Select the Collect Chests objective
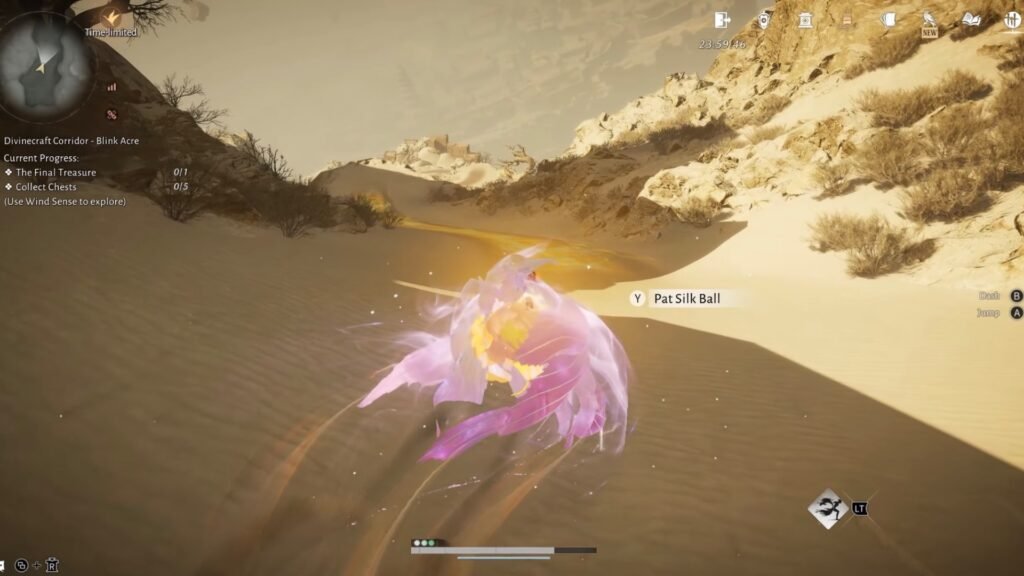The height and width of the screenshot is (576, 1024). pos(46,187)
